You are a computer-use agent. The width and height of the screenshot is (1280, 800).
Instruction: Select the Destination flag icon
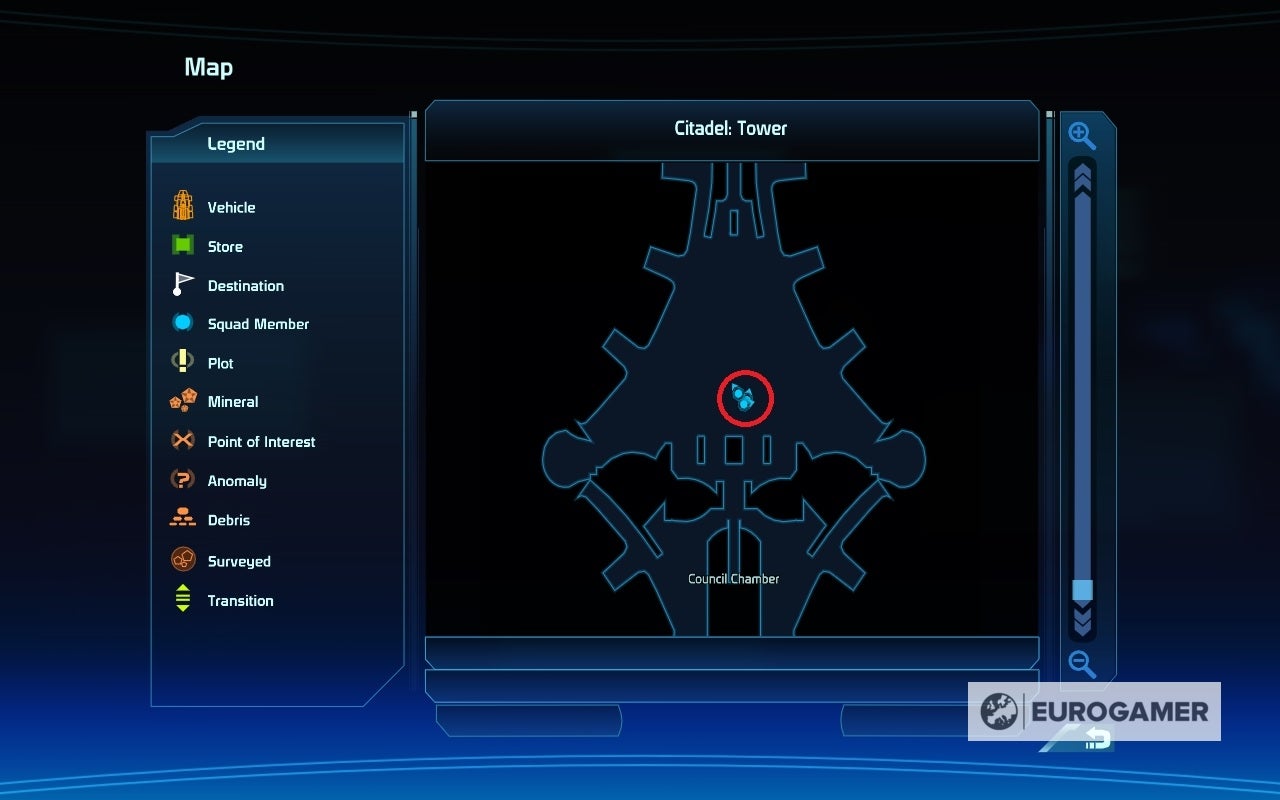click(181, 284)
